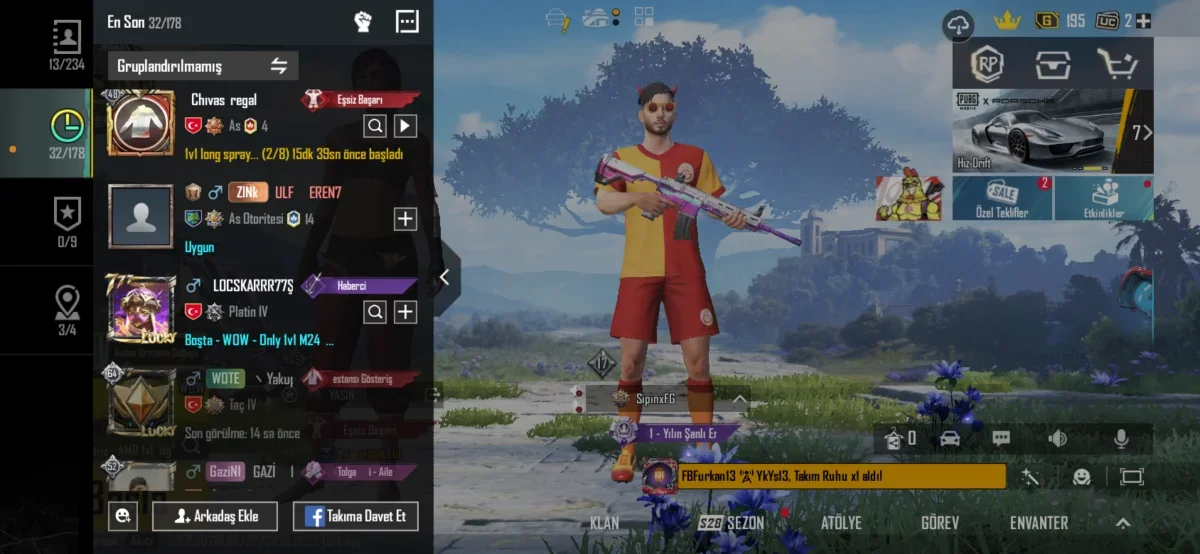Open Özel Teklifler special offers
1200x554 pixels.
click(x=1001, y=198)
